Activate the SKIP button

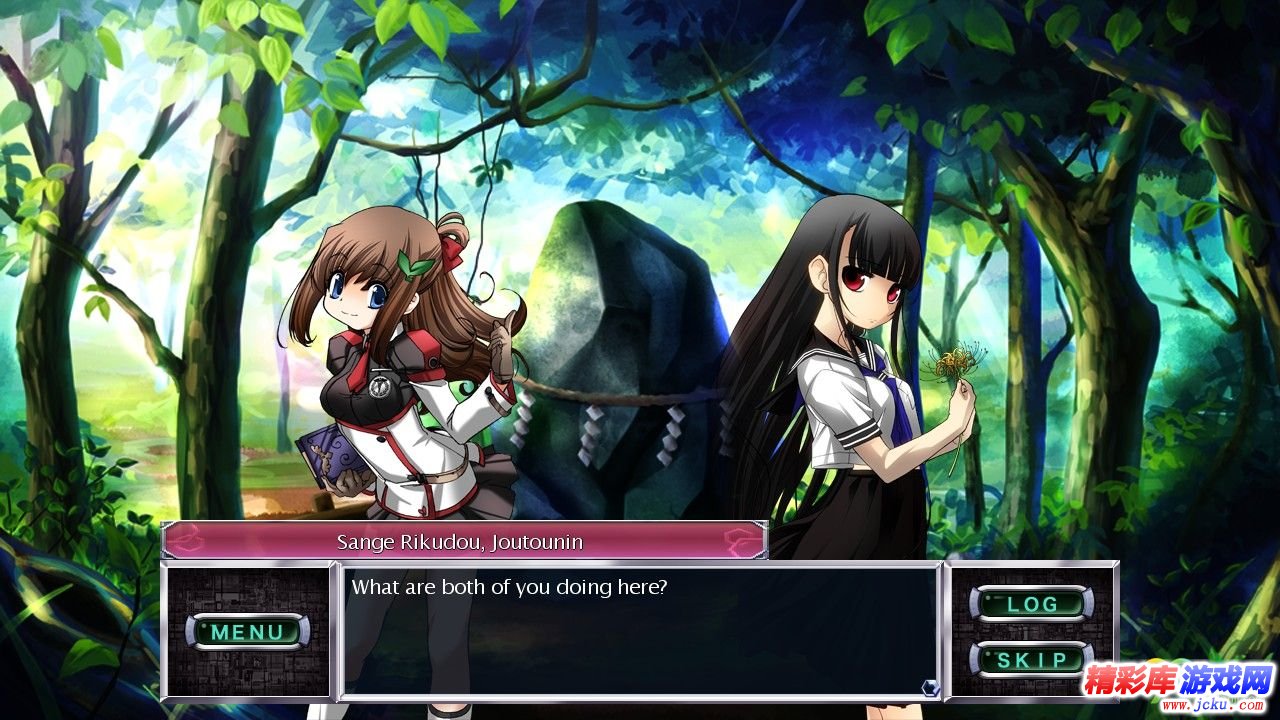[1031, 660]
